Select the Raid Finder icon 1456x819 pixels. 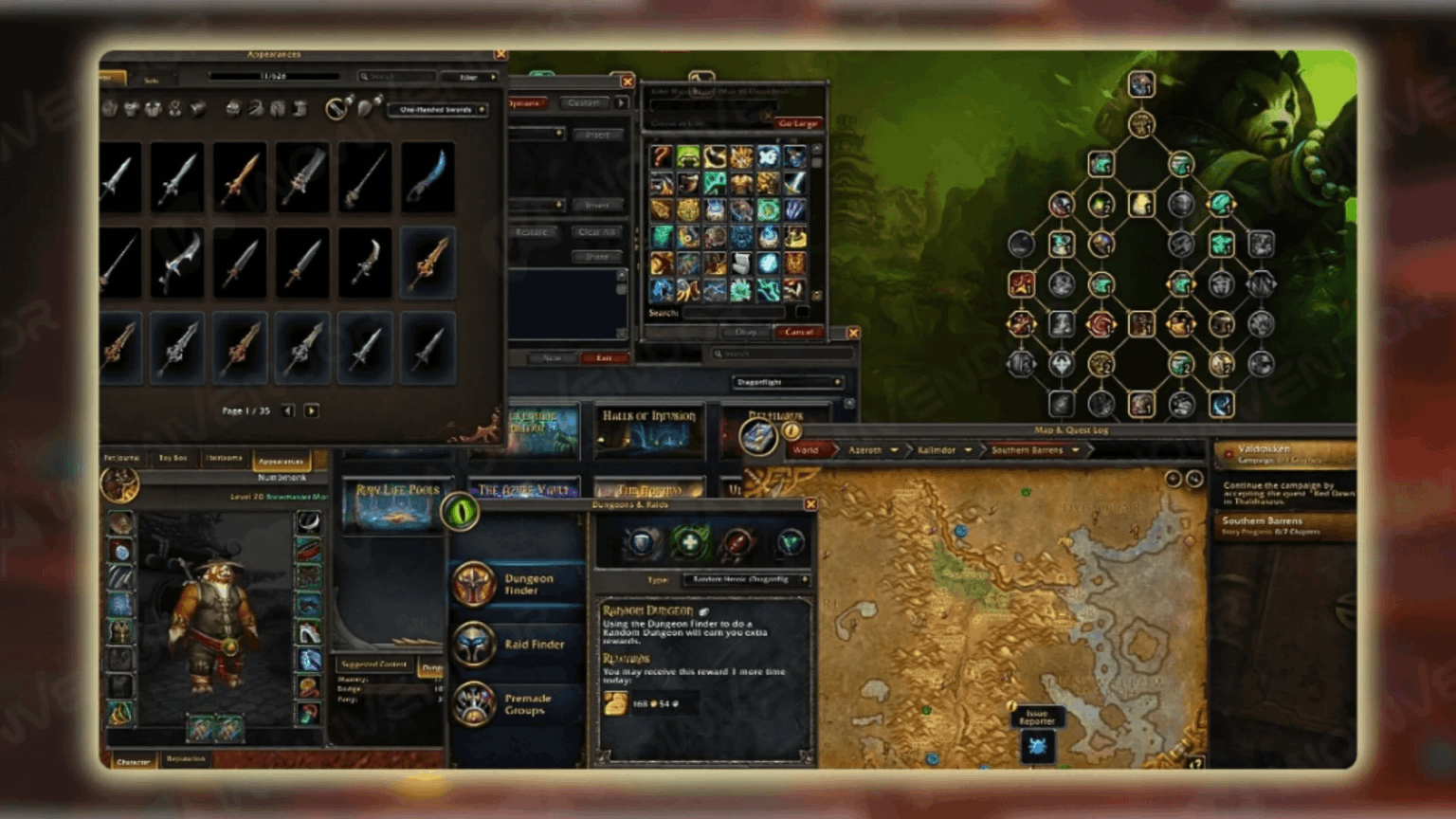(474, 644)
